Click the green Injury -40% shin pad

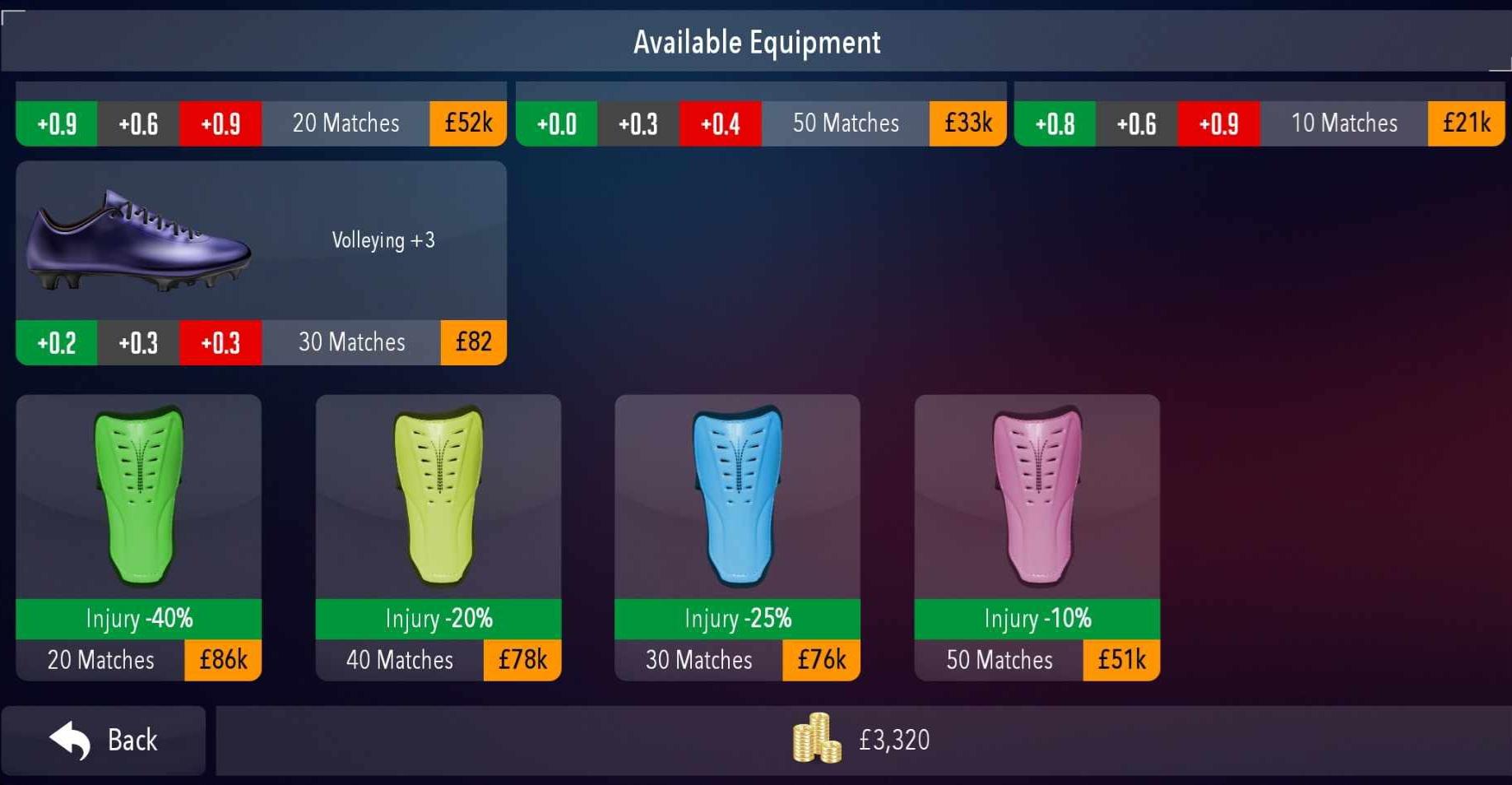[x=138, y=494]
